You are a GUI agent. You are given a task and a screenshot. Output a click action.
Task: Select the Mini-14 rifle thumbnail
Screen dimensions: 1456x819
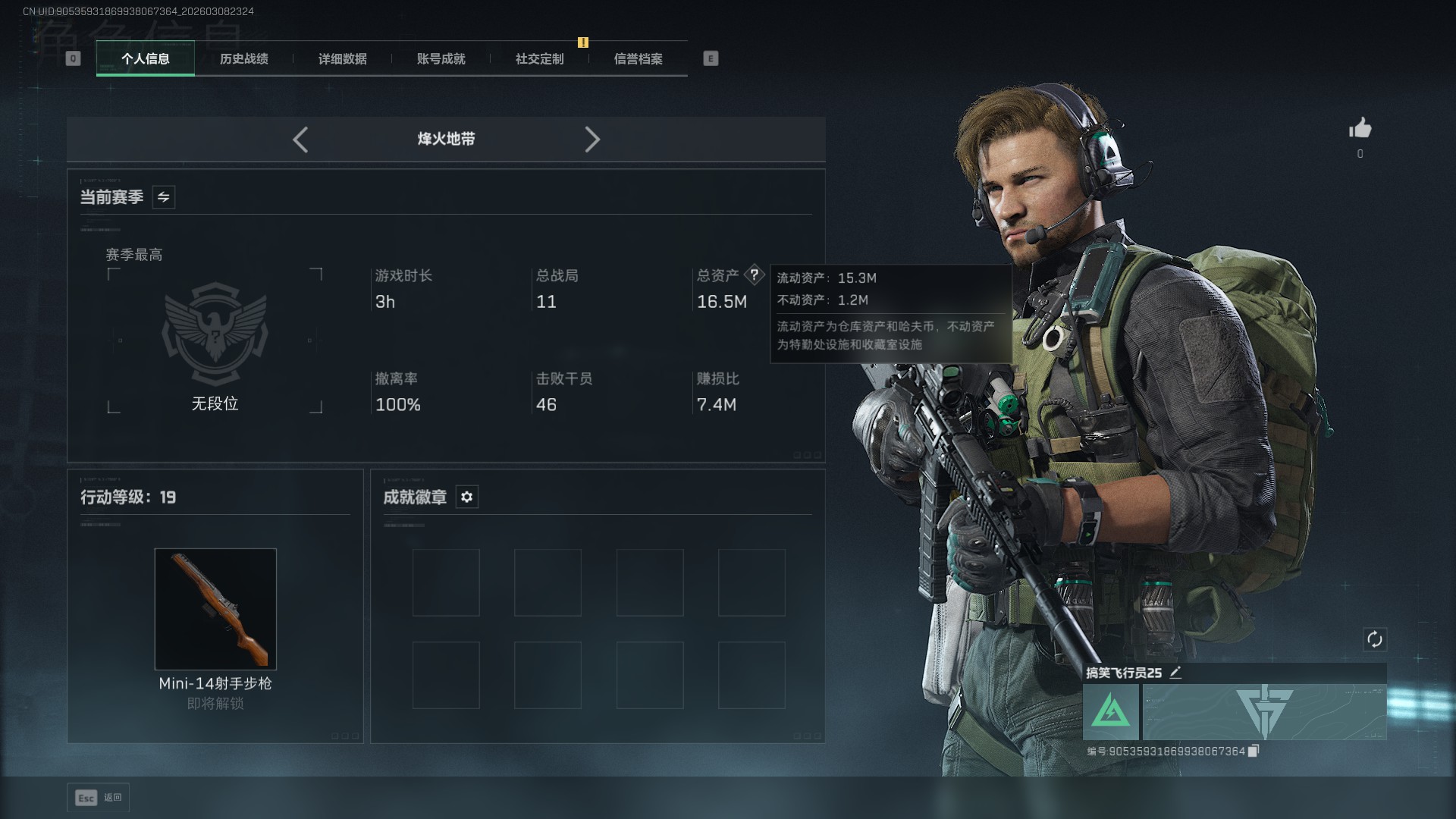(215, 608)
